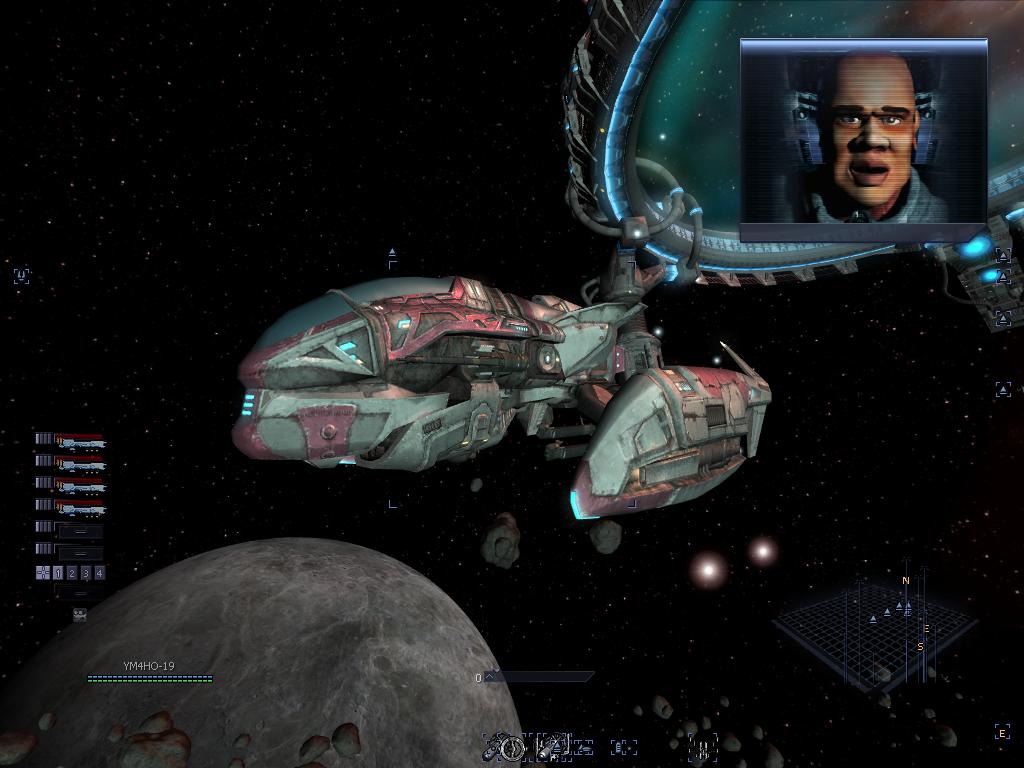Screen dimensions: 1024x768
Task: Click the crosshair icon beside weapon group numbers
Action: 42,573
